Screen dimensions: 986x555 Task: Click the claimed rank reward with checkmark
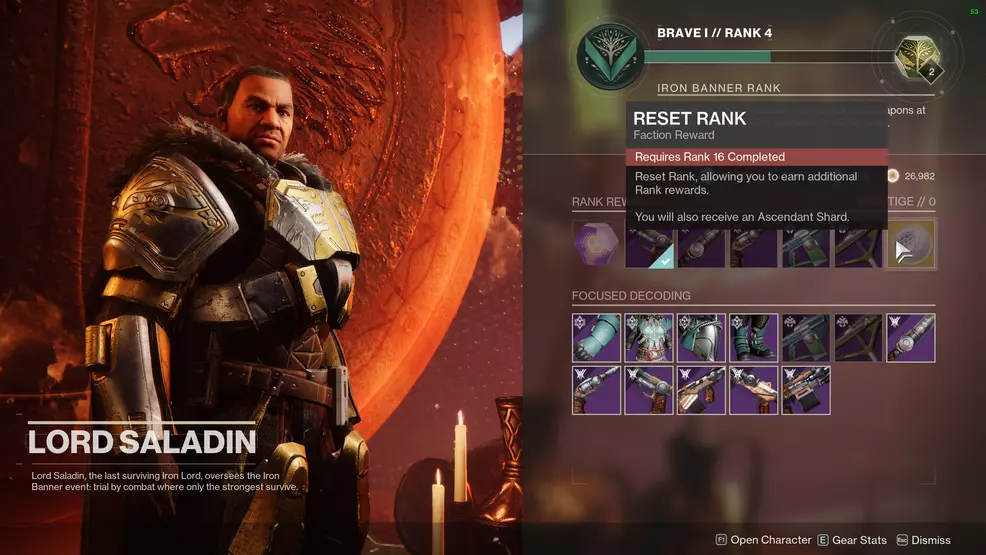click(648, 245)
